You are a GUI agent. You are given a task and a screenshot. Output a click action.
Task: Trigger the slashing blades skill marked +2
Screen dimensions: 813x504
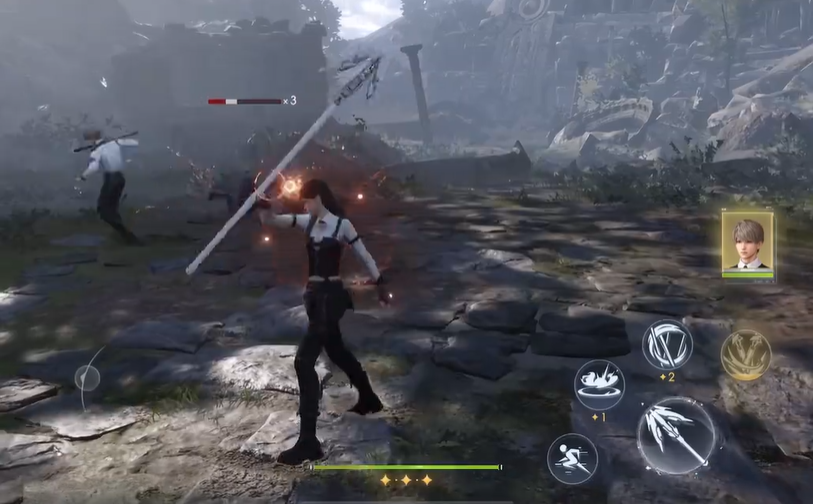667,344
